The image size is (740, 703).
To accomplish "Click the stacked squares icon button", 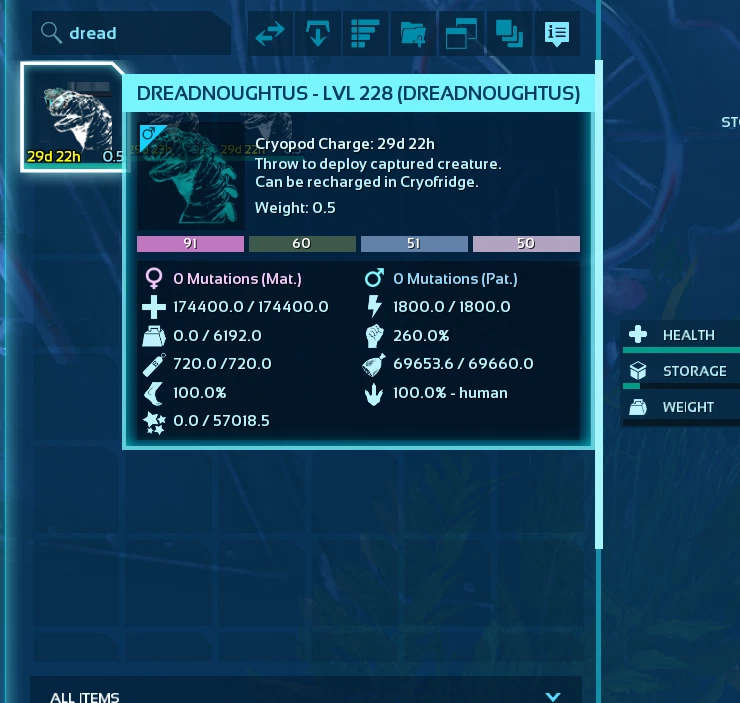I will (509, 34).
